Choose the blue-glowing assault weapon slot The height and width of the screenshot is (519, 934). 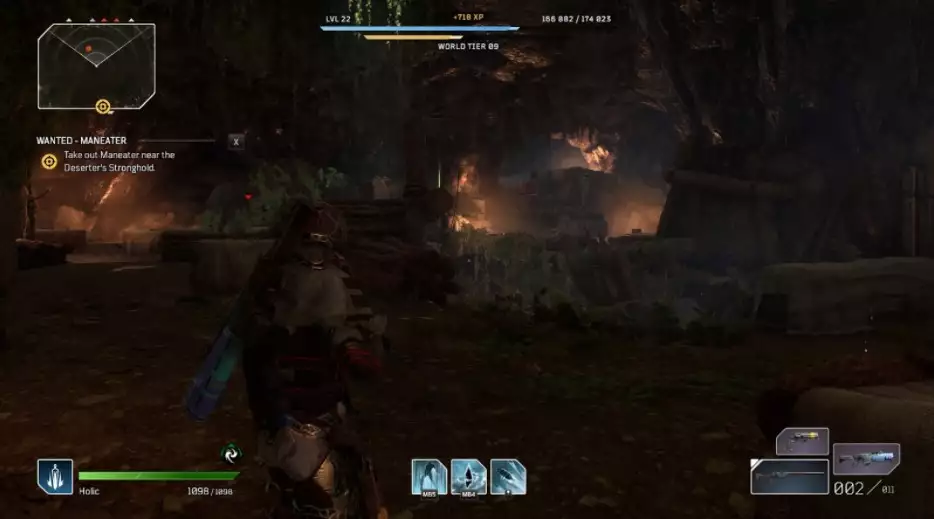(x=866, y=458)
